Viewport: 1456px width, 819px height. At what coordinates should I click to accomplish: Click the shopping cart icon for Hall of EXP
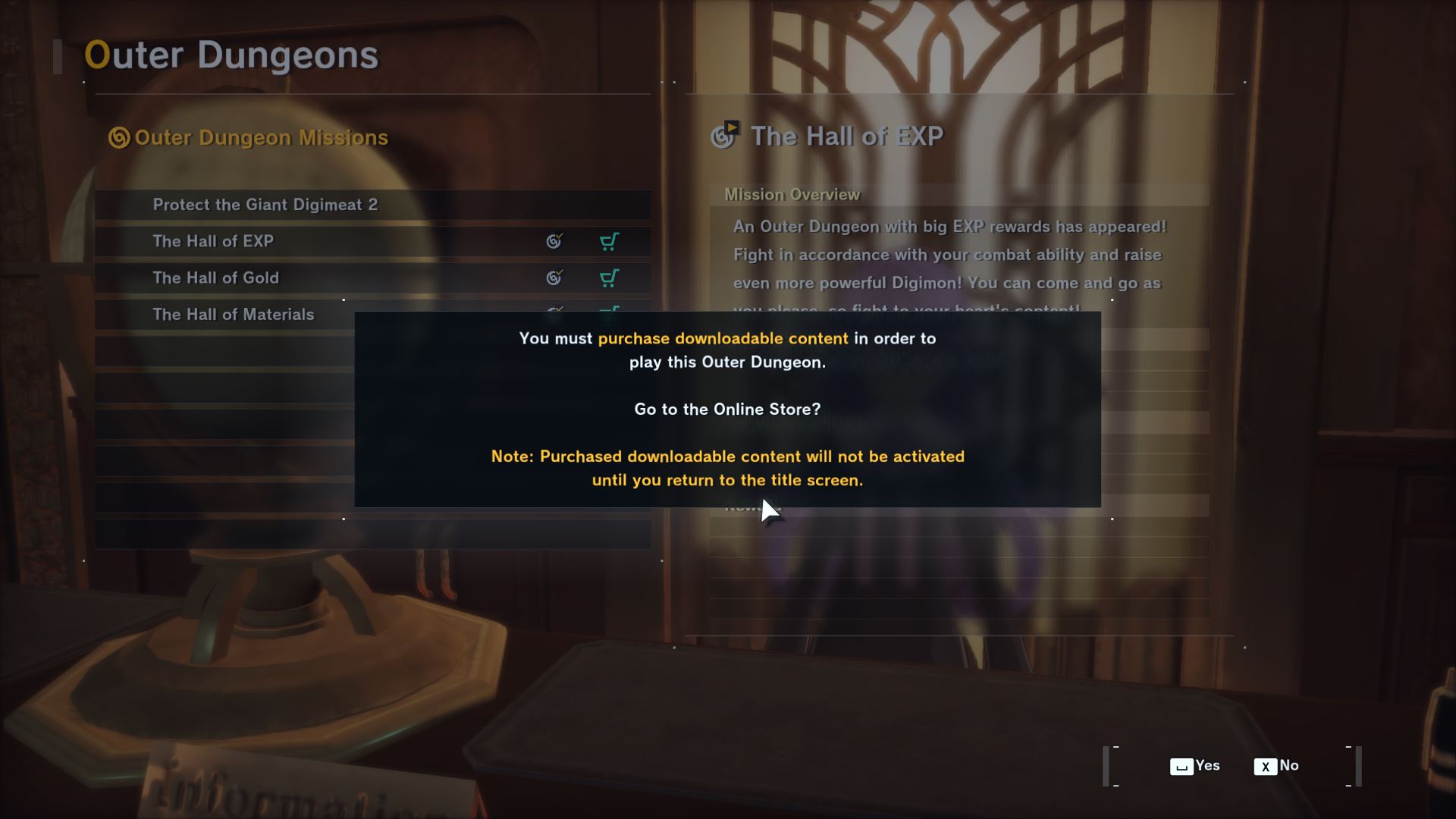(x=609, y=241)
